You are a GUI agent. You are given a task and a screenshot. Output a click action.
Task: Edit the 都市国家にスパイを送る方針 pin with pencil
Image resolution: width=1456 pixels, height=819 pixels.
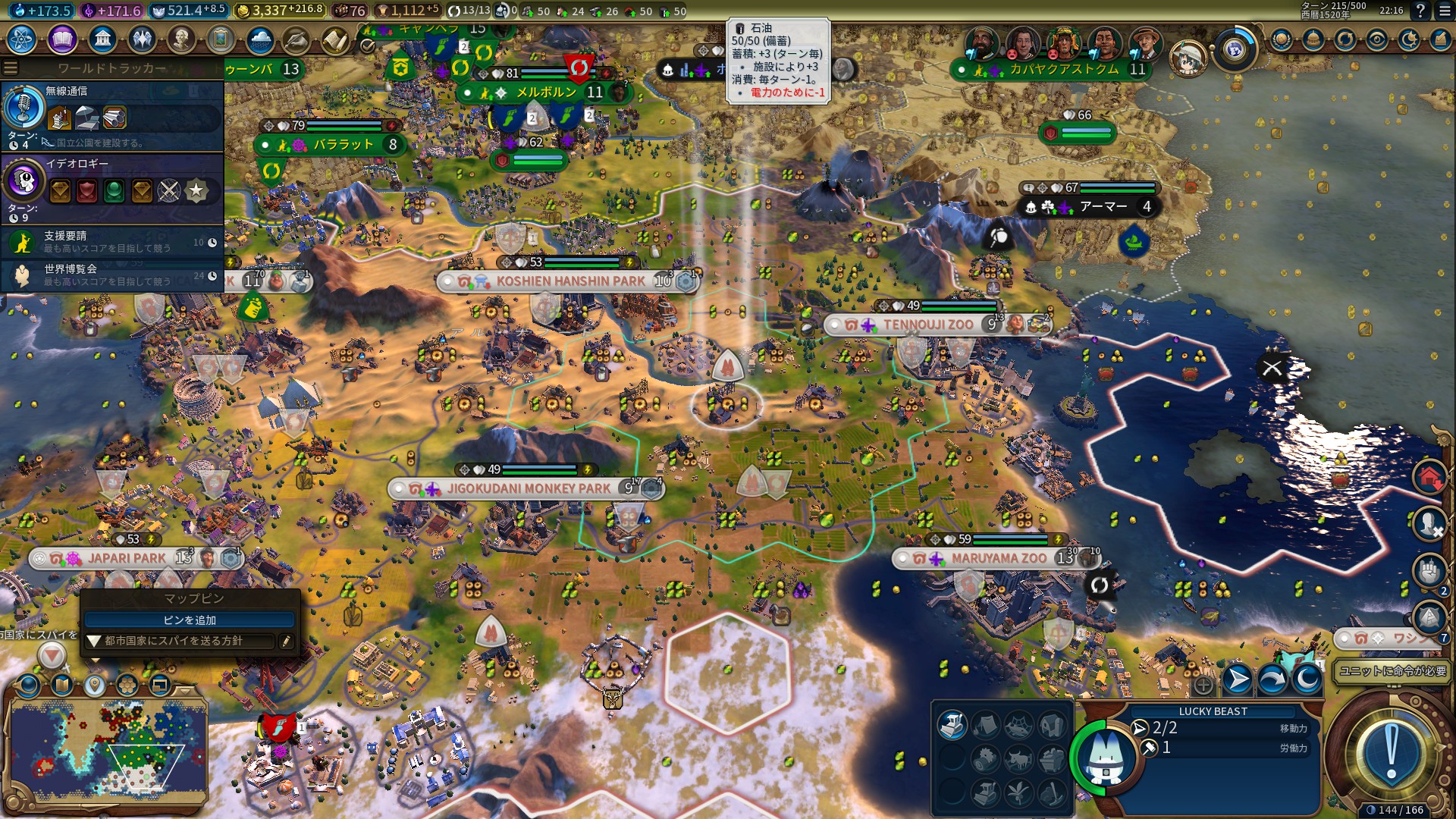tap(286, 642)
